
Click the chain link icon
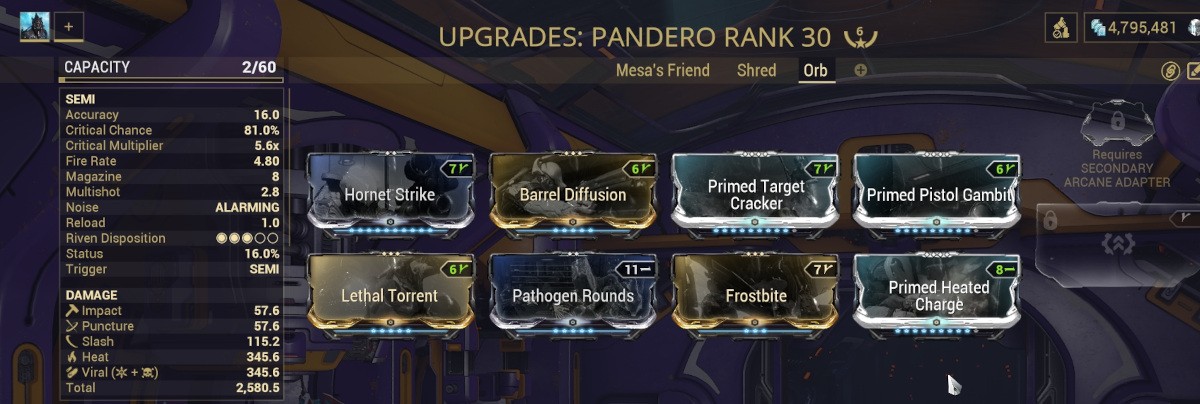1170,71
